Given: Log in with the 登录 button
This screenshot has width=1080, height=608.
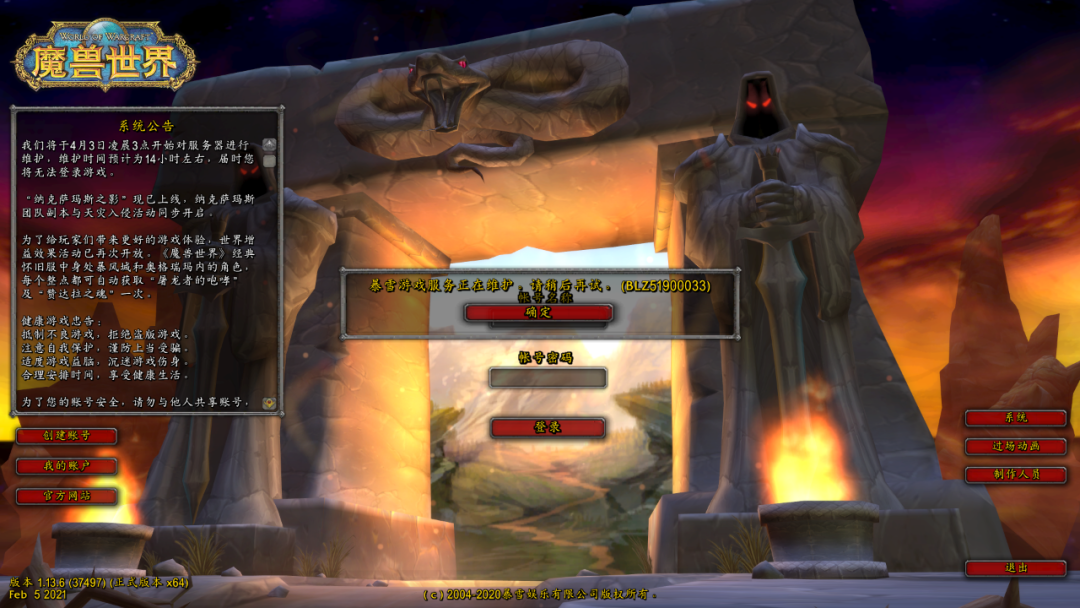Looking at the screenshot, I should (x=547, y=428).
